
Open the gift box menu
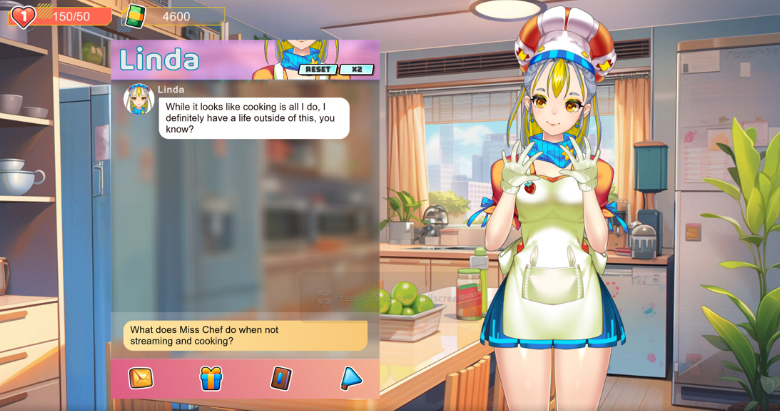click(211, 378)
